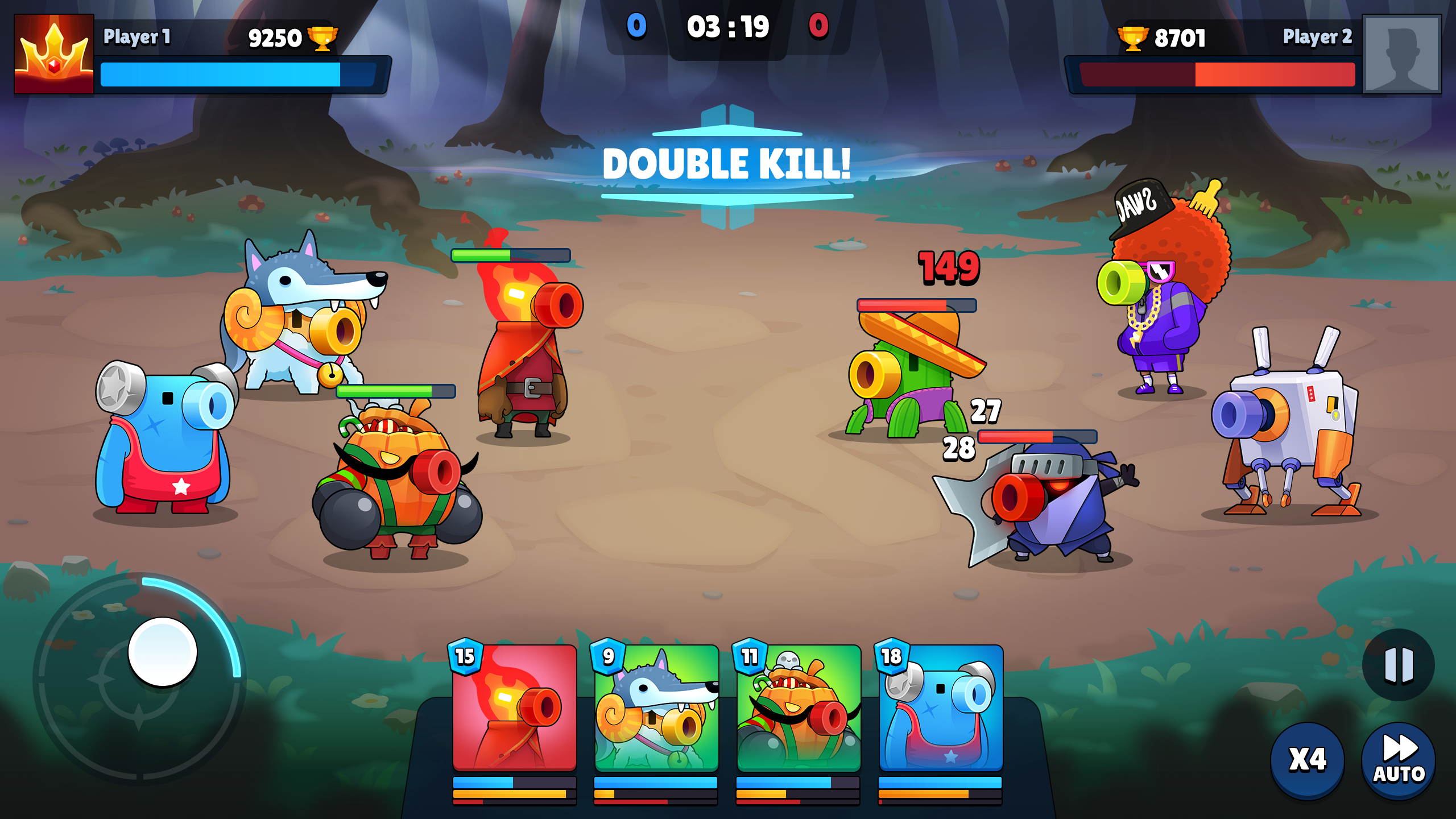
Task: Choose the wolf hero card
Action: coord(656,708)
